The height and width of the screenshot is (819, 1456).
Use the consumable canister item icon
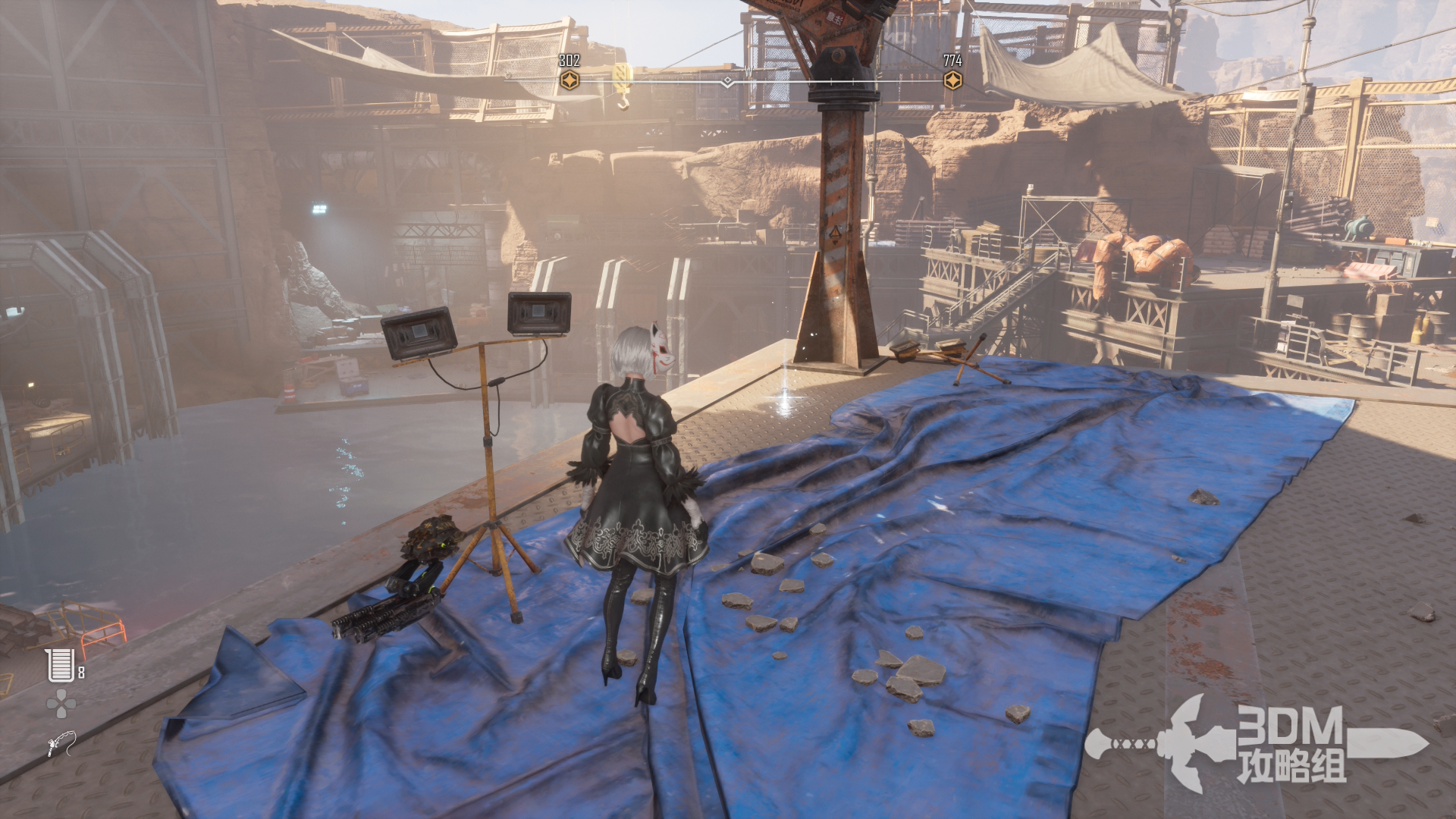(60, 666)
